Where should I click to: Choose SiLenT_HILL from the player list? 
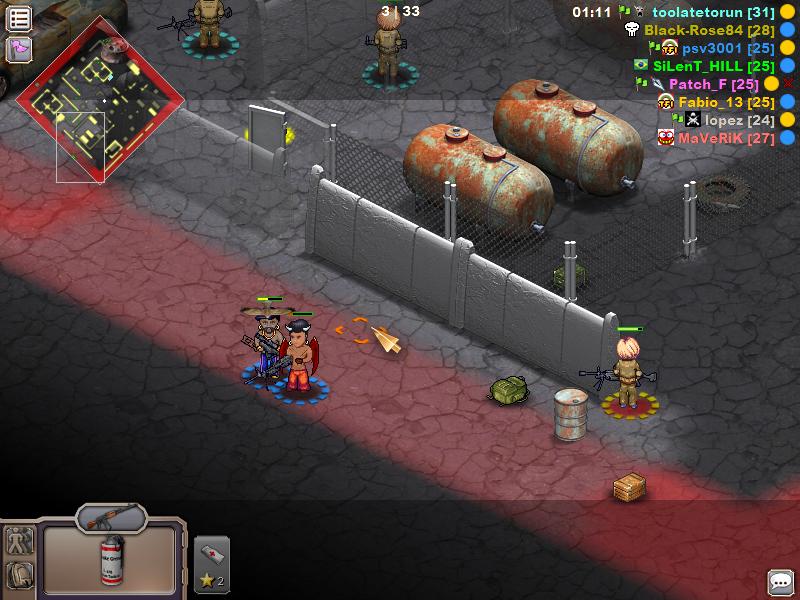(712, 66)
